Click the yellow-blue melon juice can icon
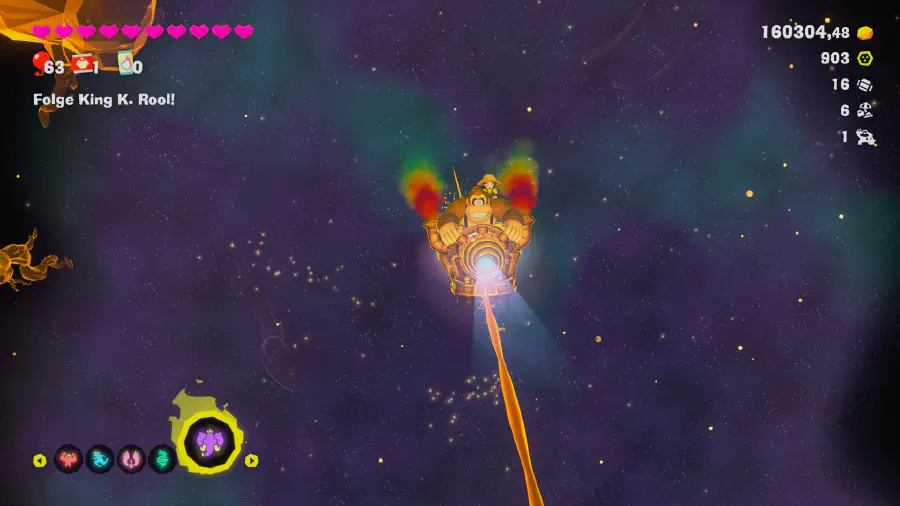 126,64
